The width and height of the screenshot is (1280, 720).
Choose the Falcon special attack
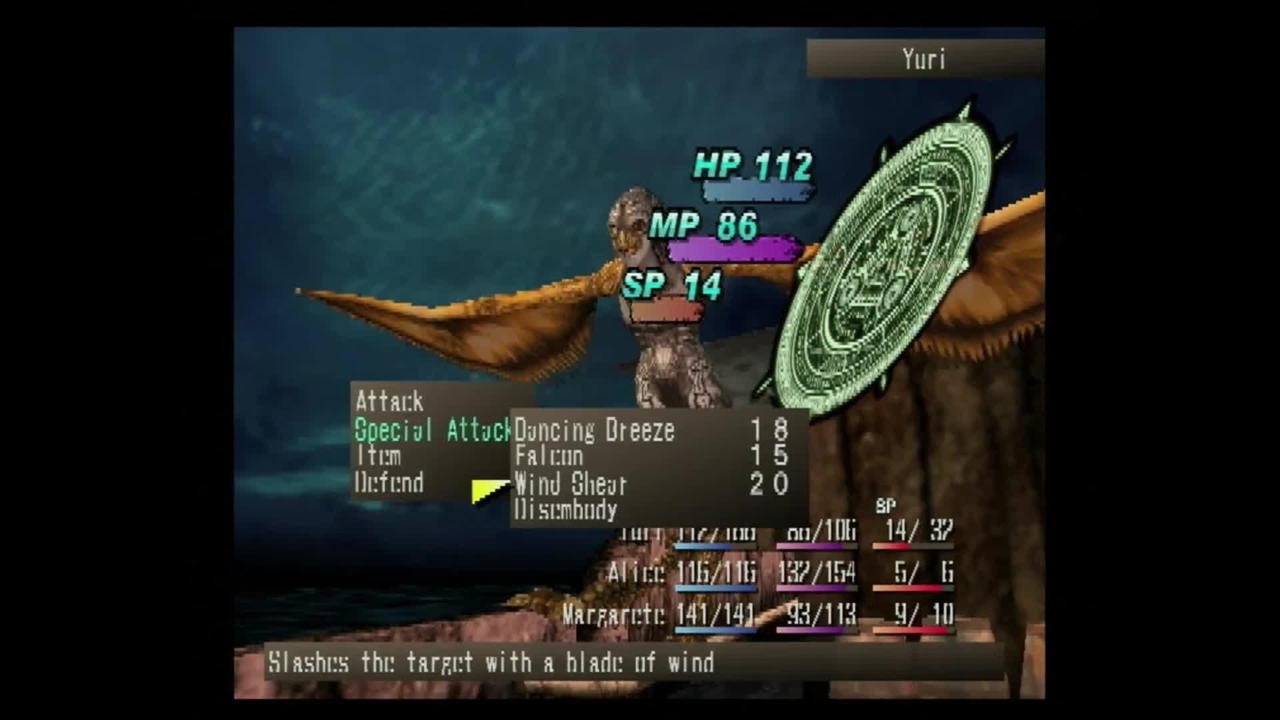pos(549,457)
